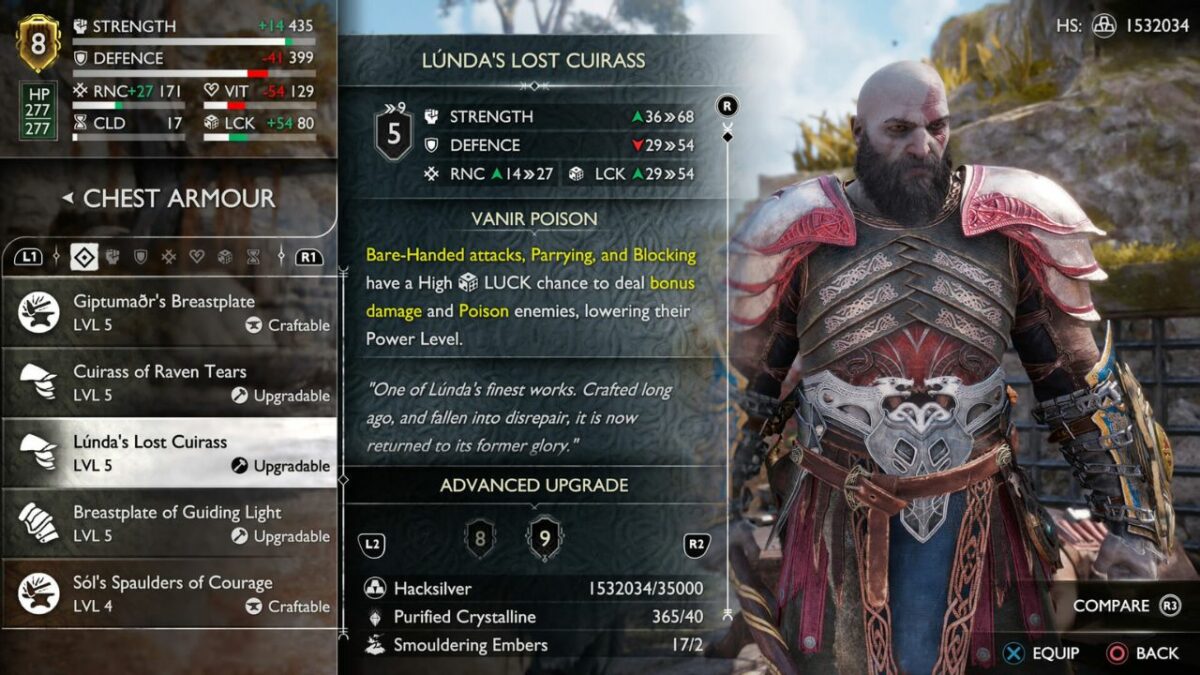Select upgrade level 8 badge
Screen dimensions: 1200x675
pos(480,541)
